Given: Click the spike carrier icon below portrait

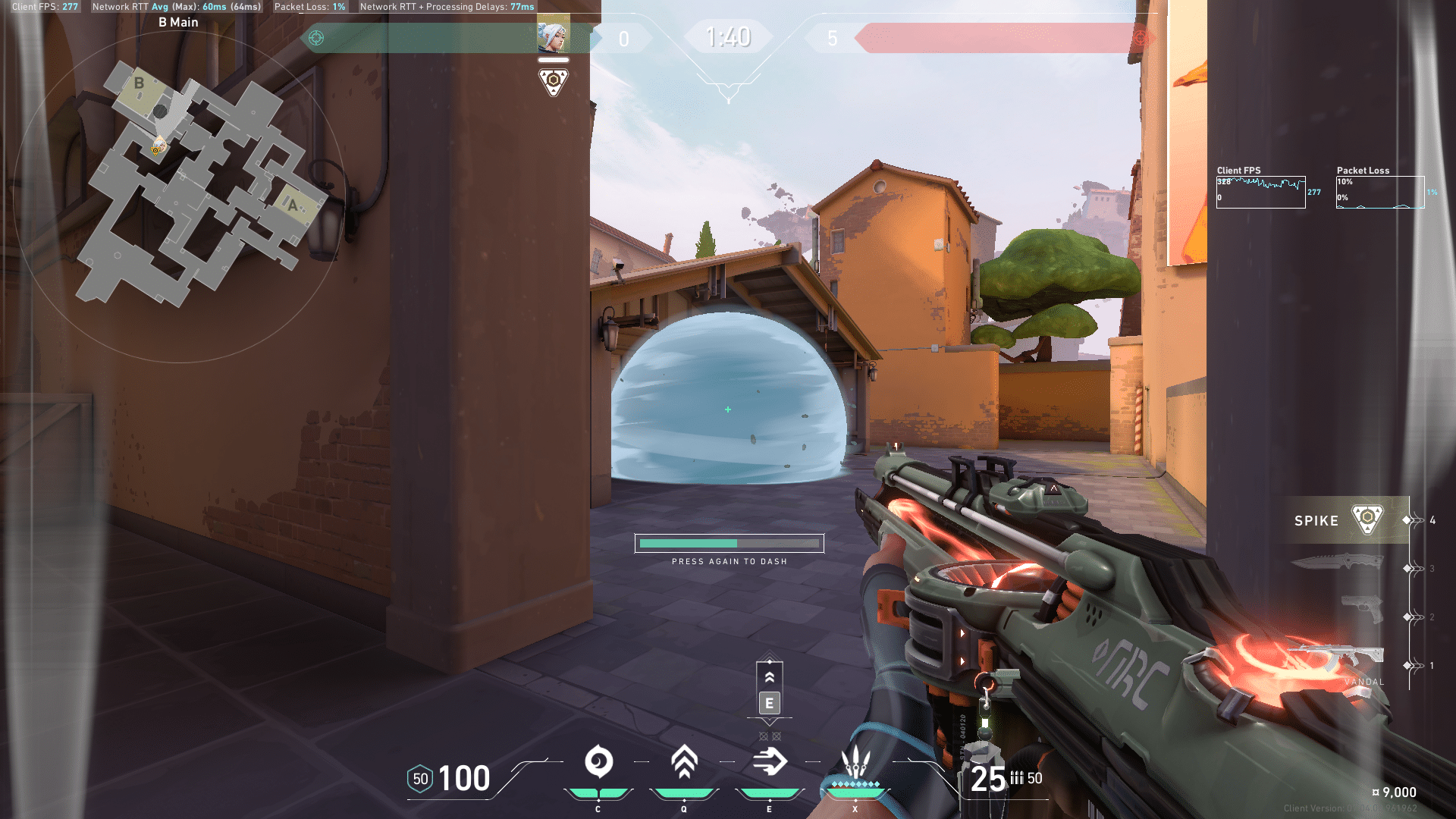Looking at the screenshot, I should (554, 81).
